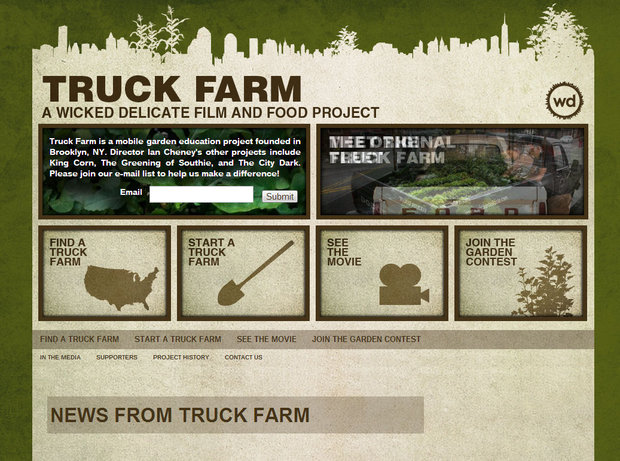Image resolution: width=620 pixels, height=461 pixels.
Task: Open the Find a Truck Farm tile
Action: [104, 273]
